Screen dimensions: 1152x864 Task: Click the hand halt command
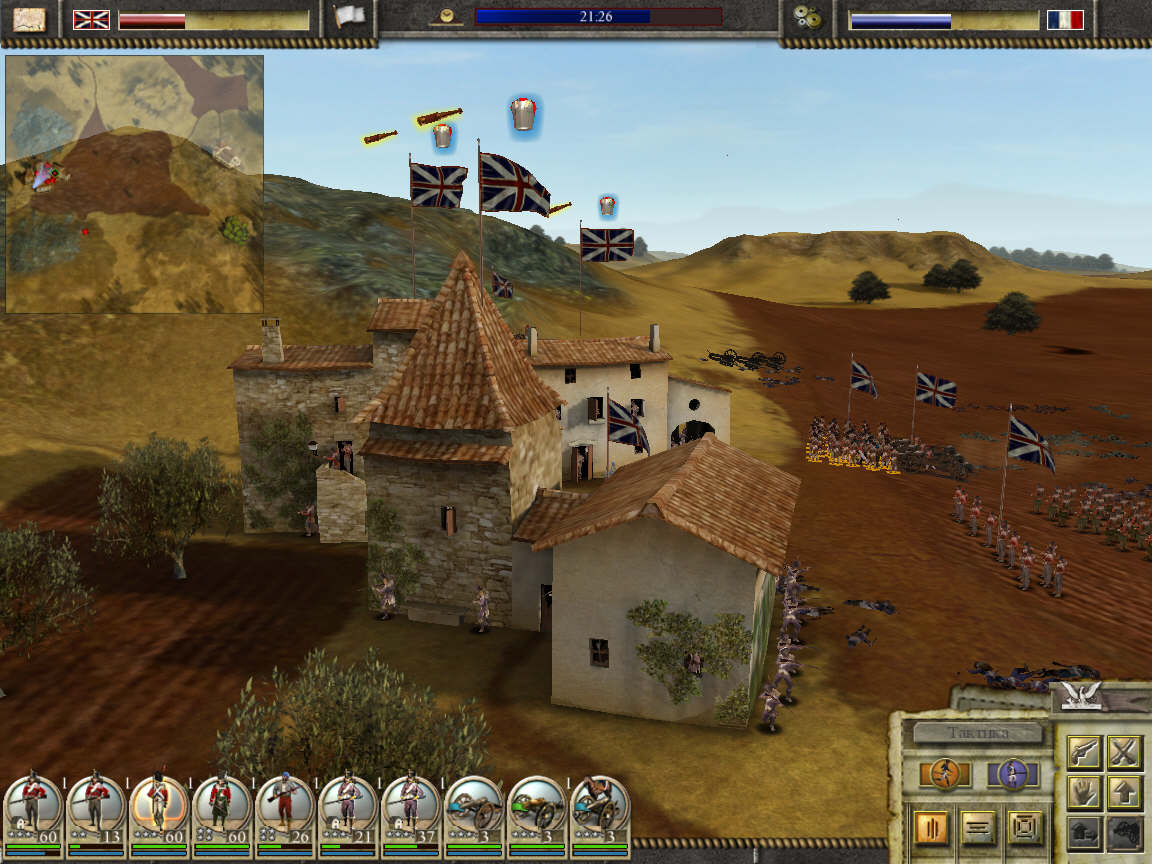pyautogui.click(x=1084, y=793)
